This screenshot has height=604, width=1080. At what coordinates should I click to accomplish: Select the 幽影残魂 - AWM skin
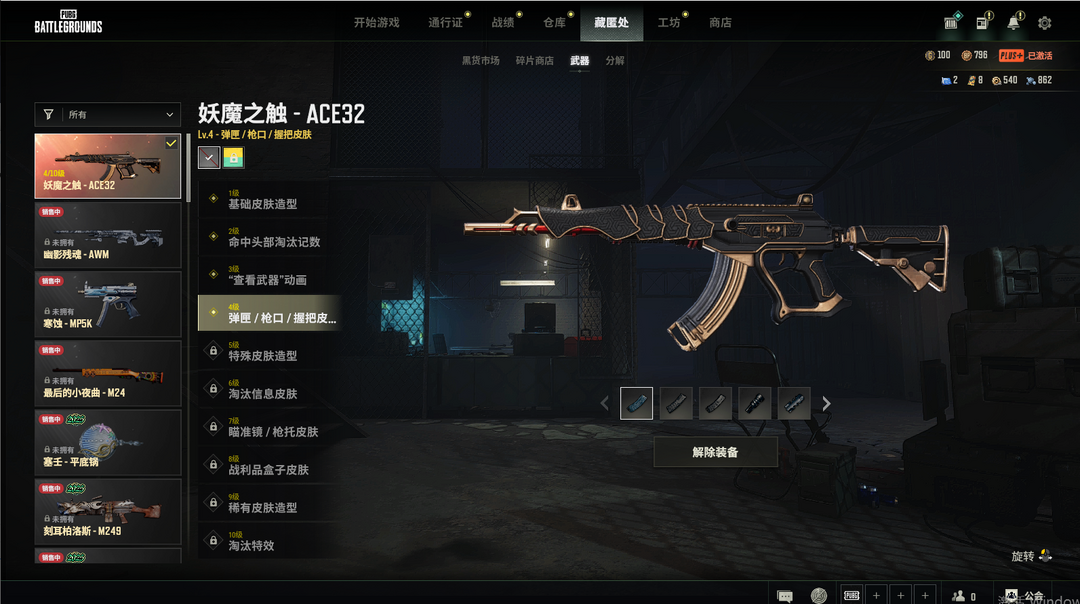108,234
